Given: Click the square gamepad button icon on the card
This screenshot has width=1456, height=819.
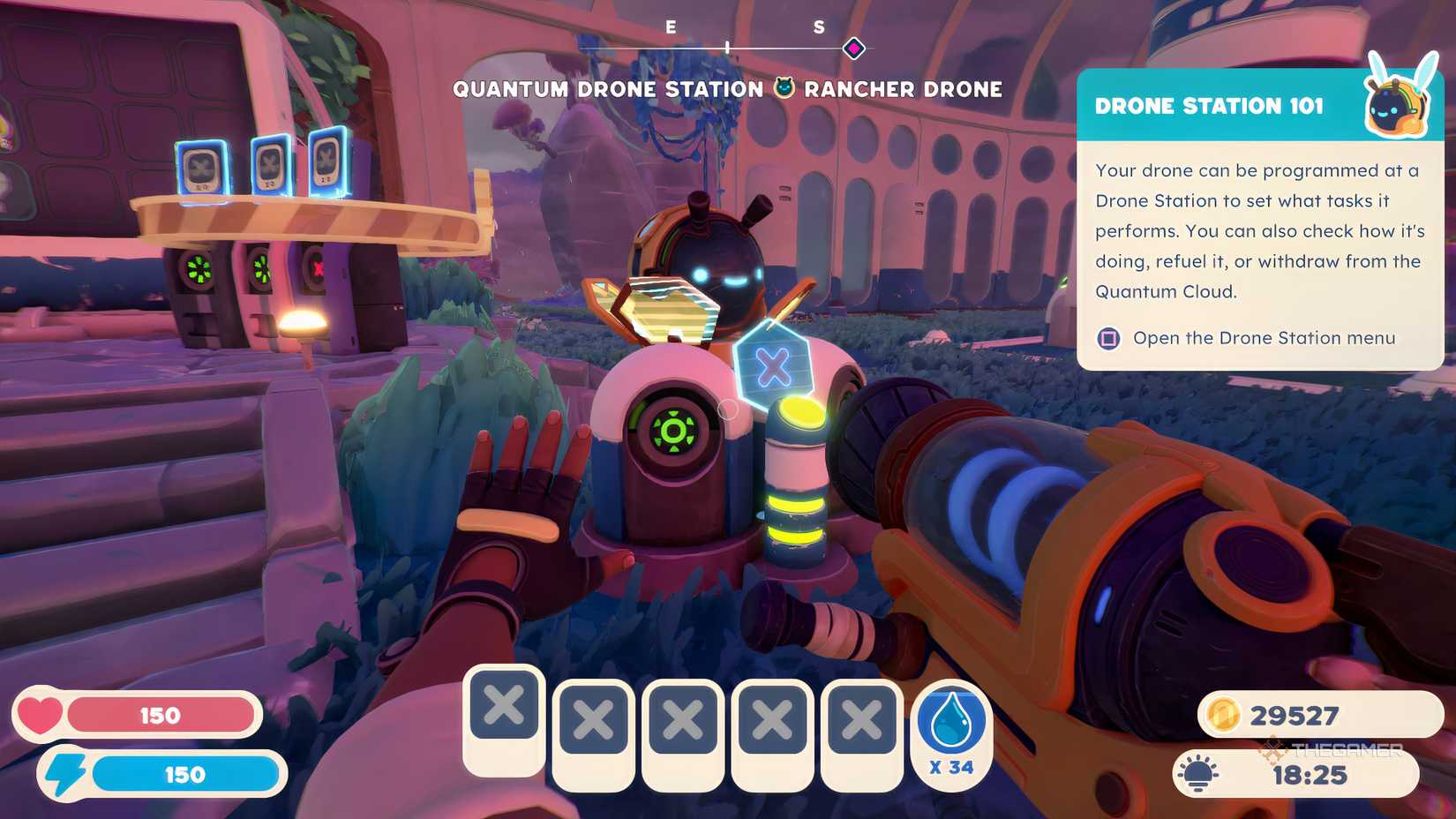Looking at the screenshot, I should click(1107, 338).
